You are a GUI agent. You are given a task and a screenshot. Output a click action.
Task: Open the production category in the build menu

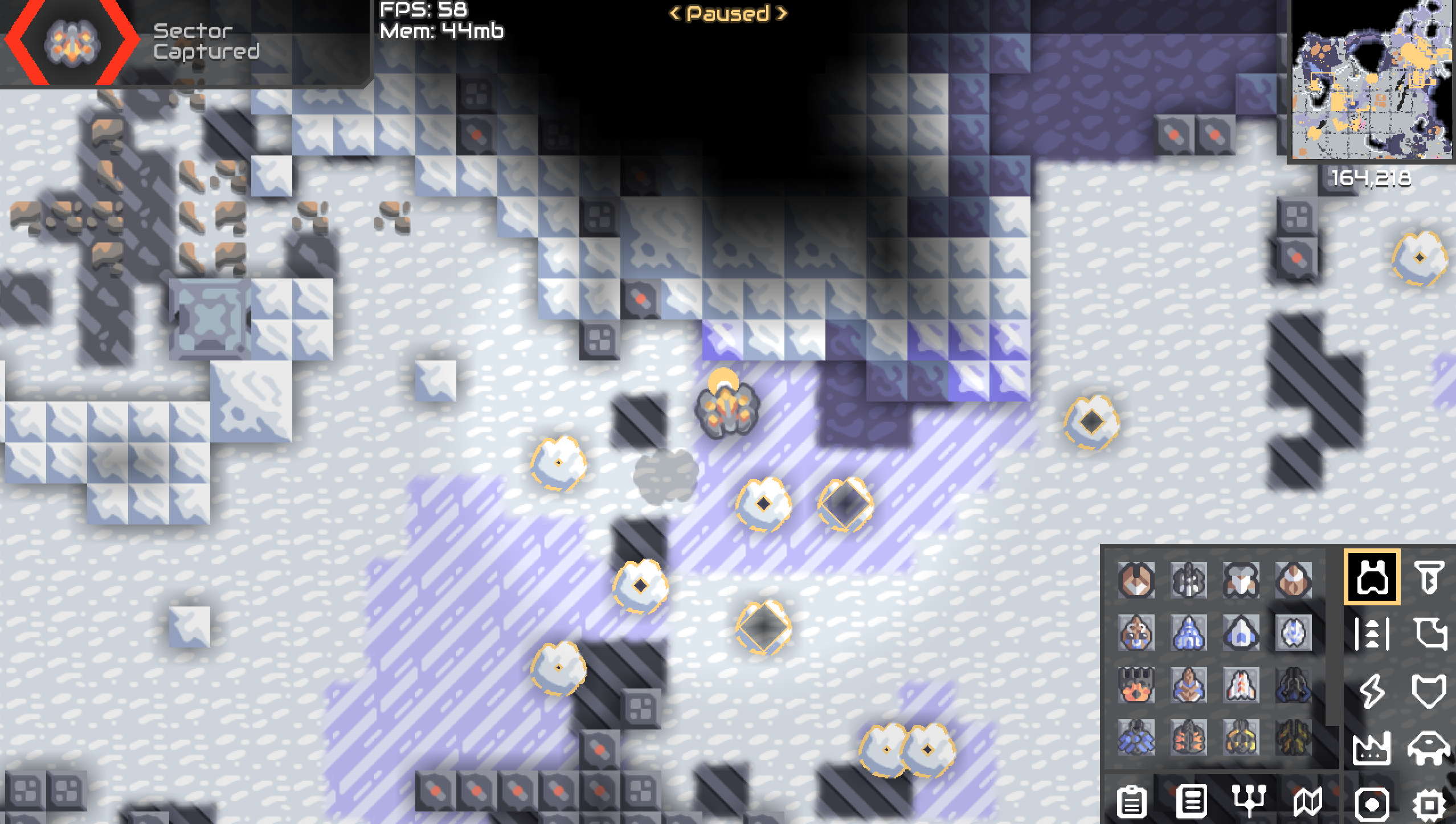click(1371, 748)
